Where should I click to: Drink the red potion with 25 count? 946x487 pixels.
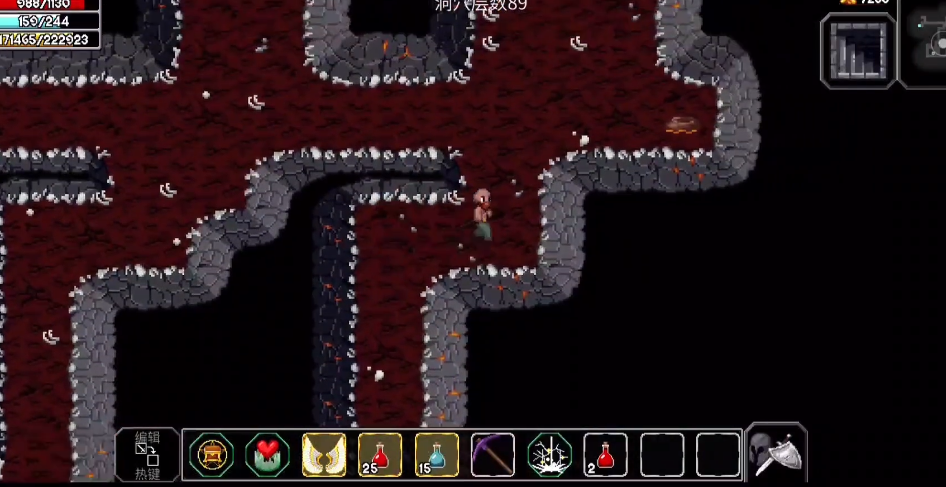click(x=380, y=455)
